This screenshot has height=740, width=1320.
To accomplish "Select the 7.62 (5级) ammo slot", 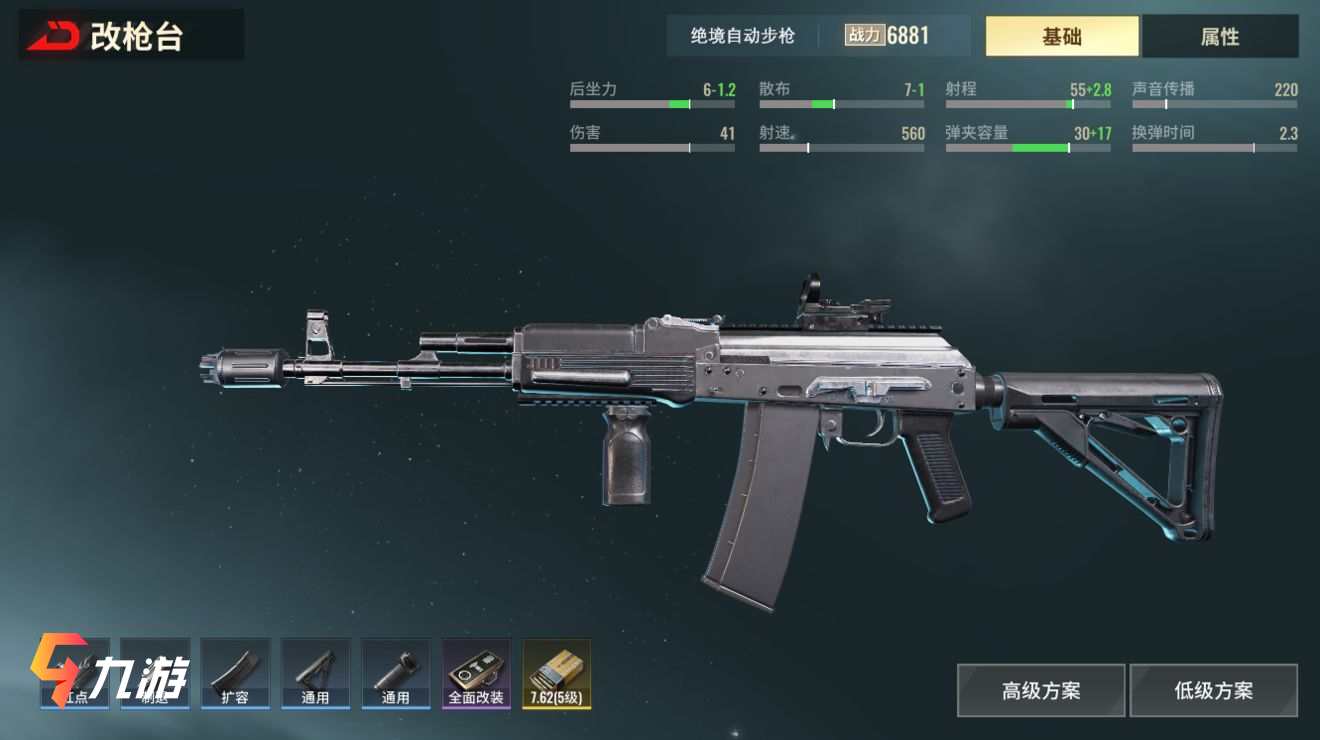I will tap(556, 673).
